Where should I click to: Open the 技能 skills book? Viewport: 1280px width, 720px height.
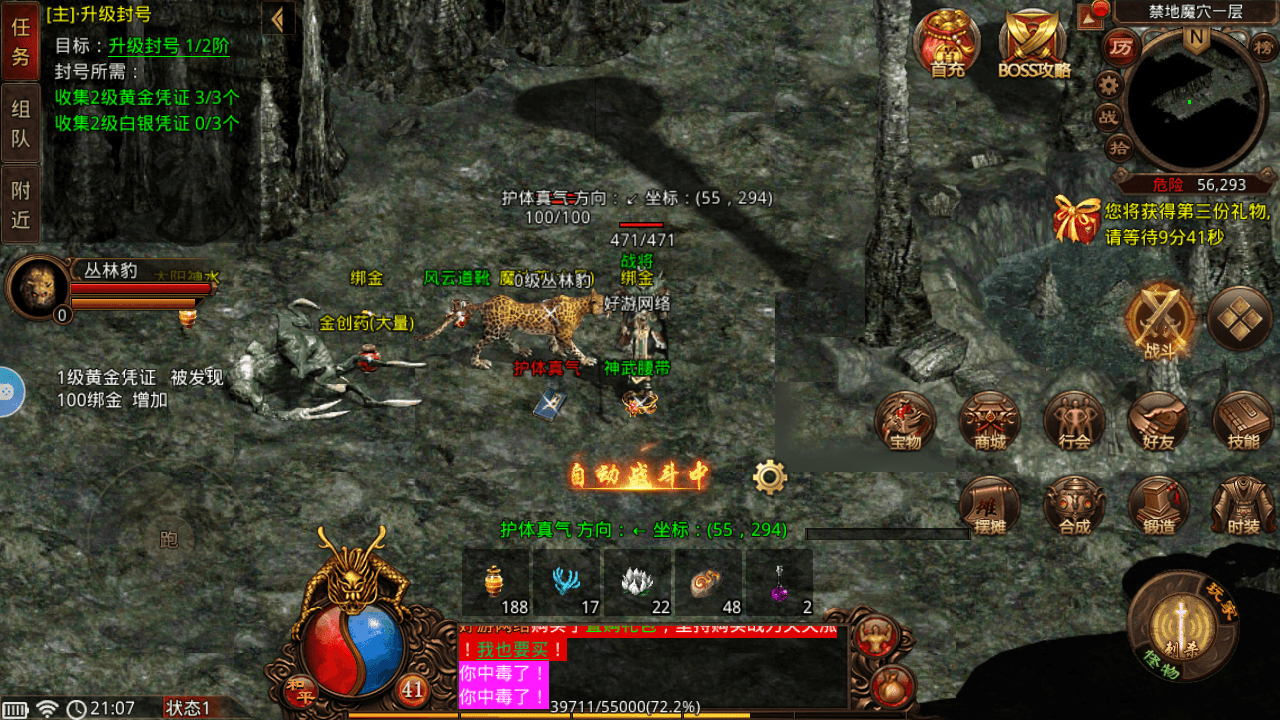[x=1242, y=421]
